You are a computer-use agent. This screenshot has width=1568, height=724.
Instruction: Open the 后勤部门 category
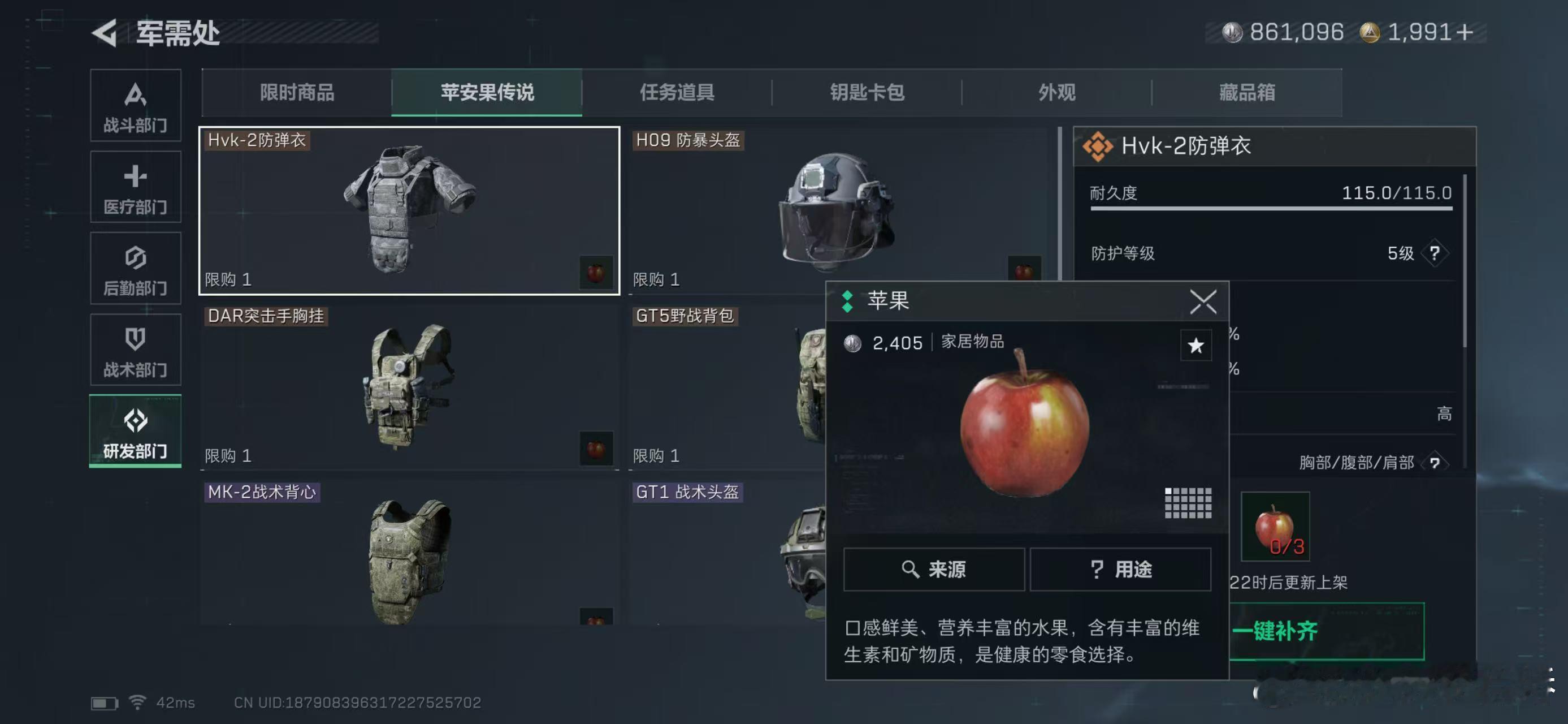(136, 269)
